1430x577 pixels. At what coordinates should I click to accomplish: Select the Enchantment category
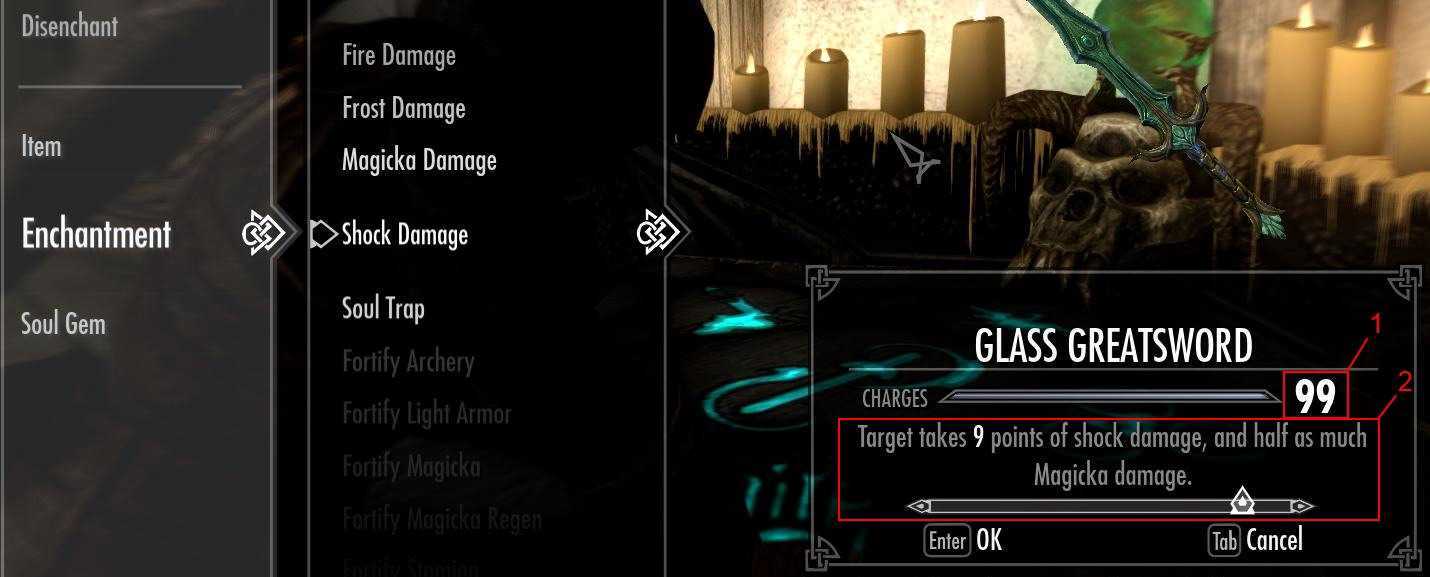pos(96,234)
